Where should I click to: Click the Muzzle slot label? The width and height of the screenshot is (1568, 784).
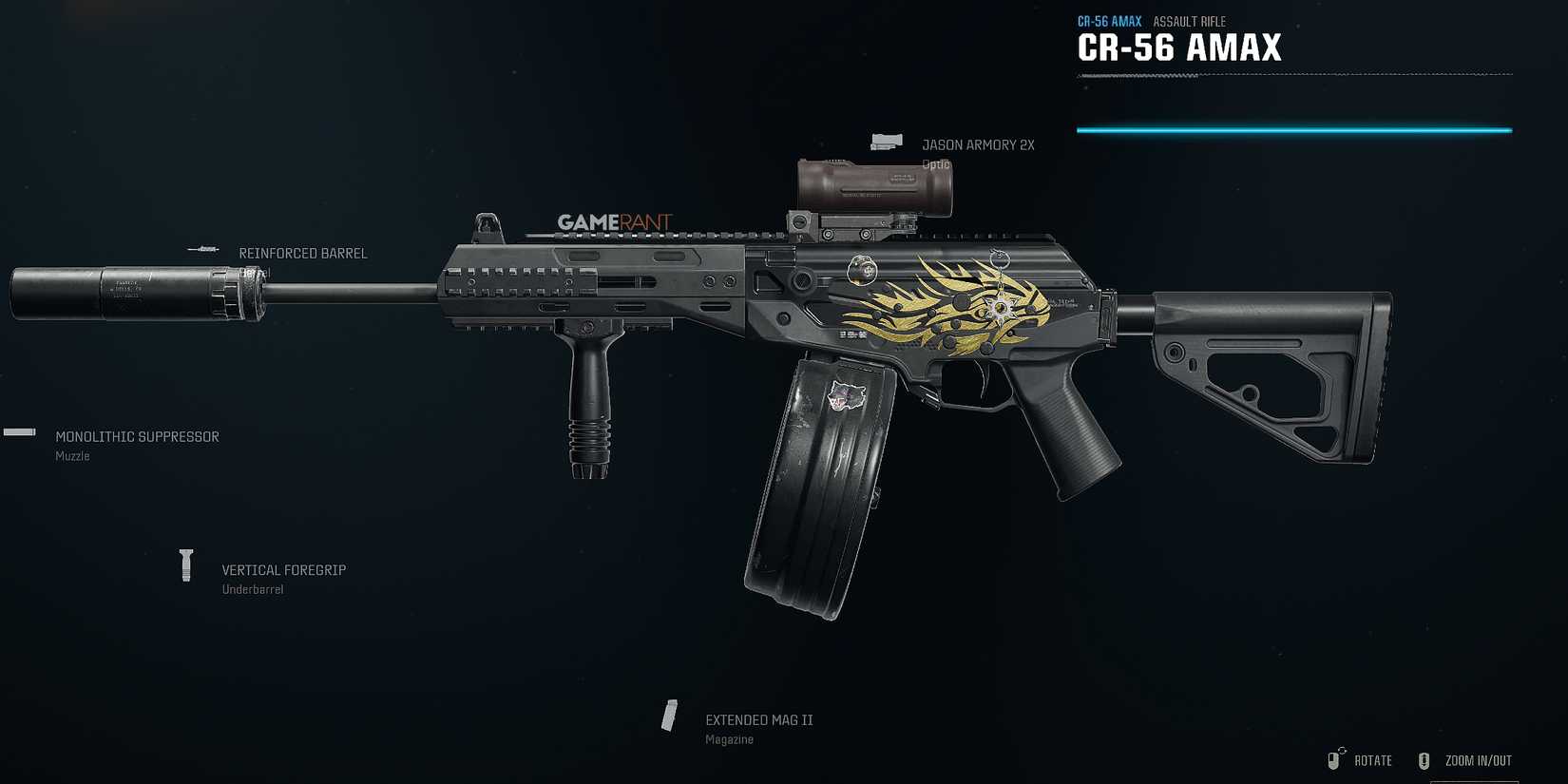[x=71, y=456]
